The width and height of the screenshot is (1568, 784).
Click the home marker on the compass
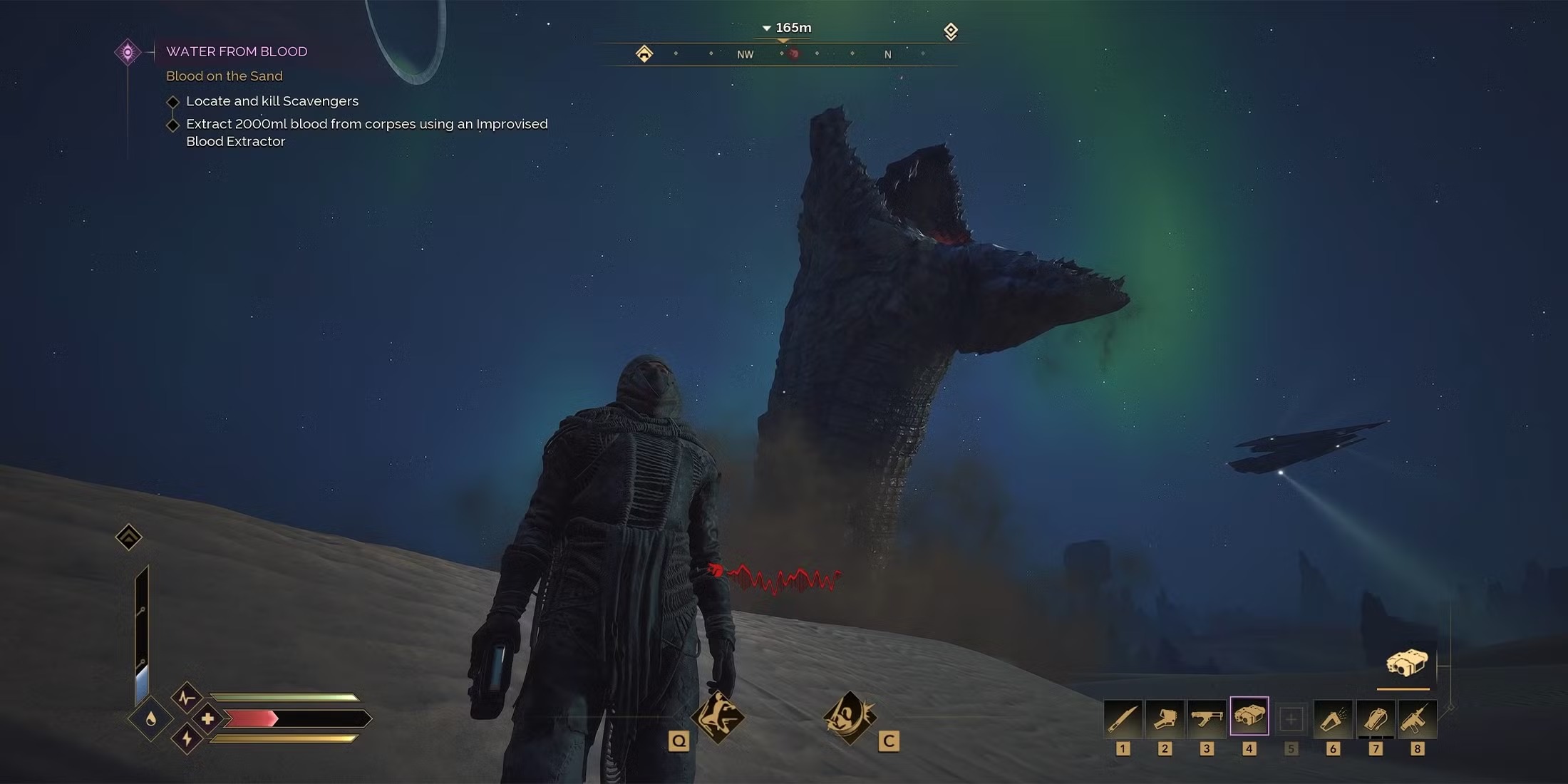645,53
